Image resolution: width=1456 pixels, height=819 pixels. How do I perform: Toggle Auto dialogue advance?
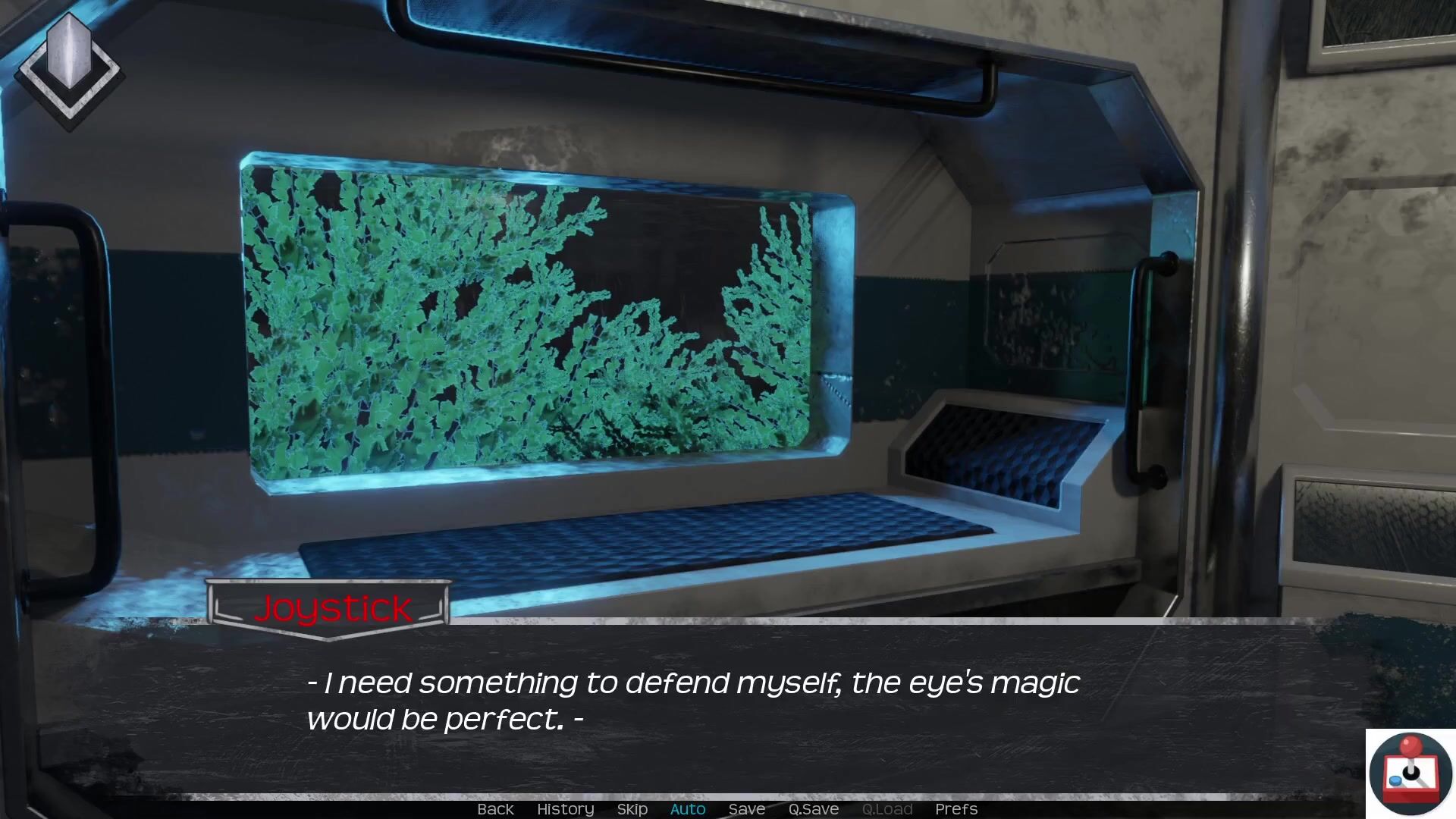[688, 809]
